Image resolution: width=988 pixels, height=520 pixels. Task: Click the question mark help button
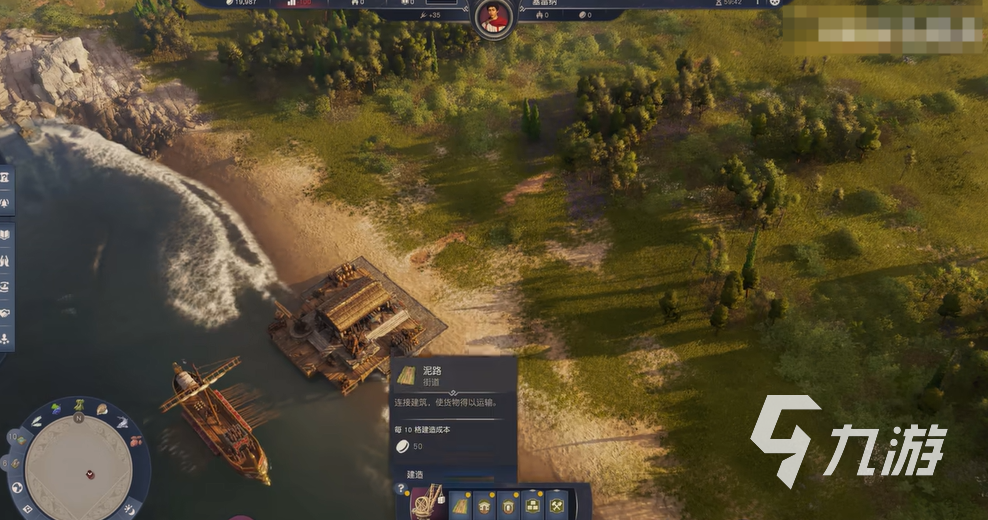401,489
